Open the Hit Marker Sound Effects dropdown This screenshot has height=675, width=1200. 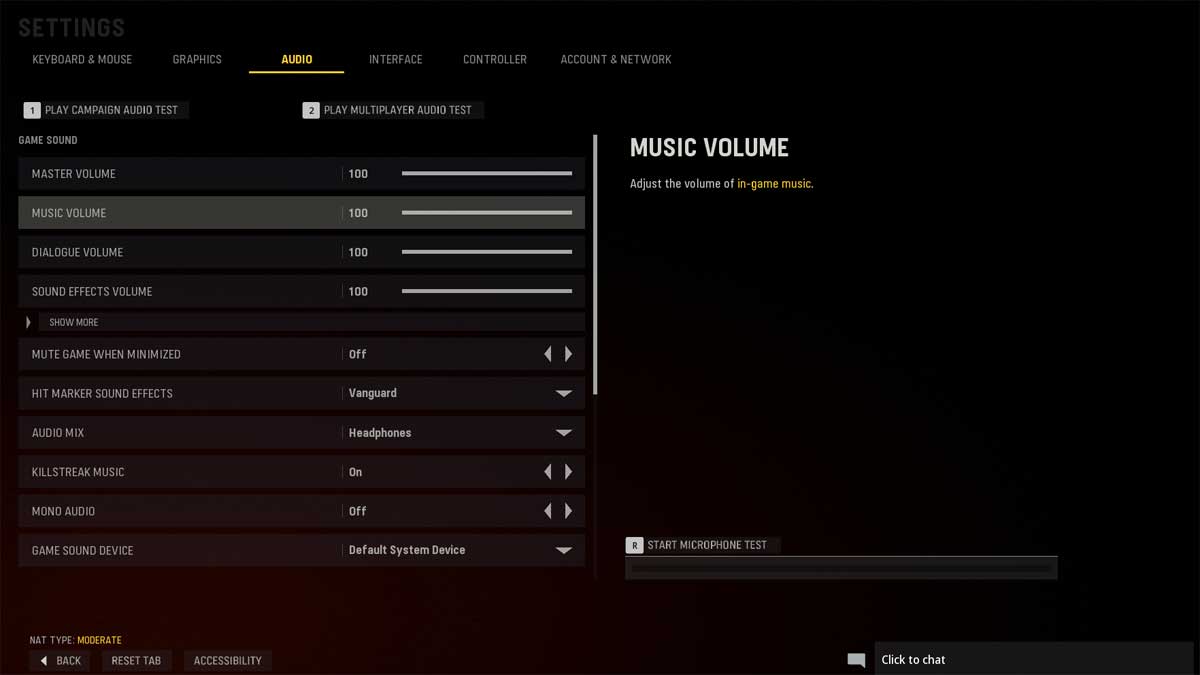click(x=563, y=394)
